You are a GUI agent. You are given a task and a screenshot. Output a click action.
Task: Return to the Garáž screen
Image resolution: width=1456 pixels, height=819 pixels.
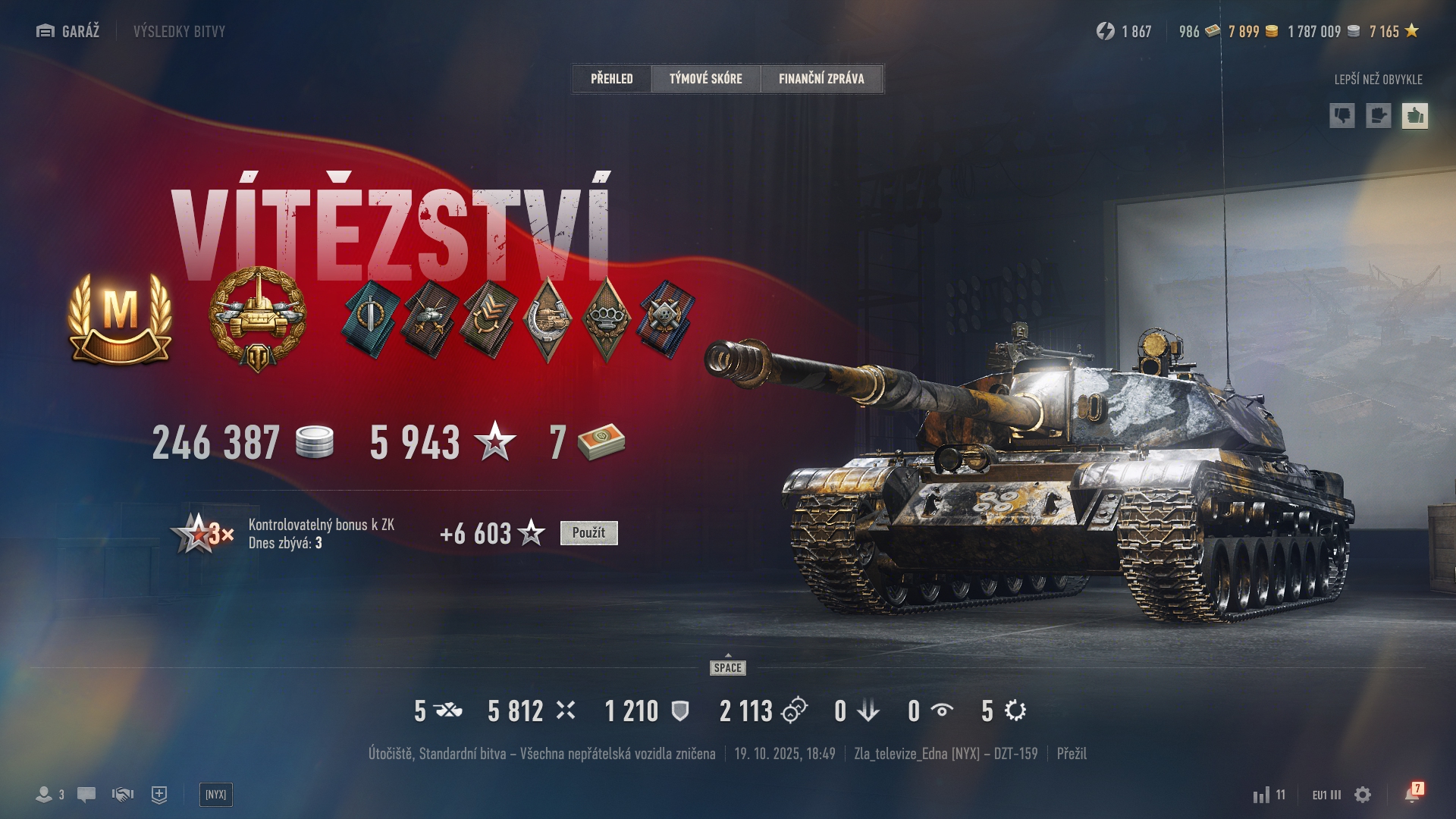[x=68, y=31]
